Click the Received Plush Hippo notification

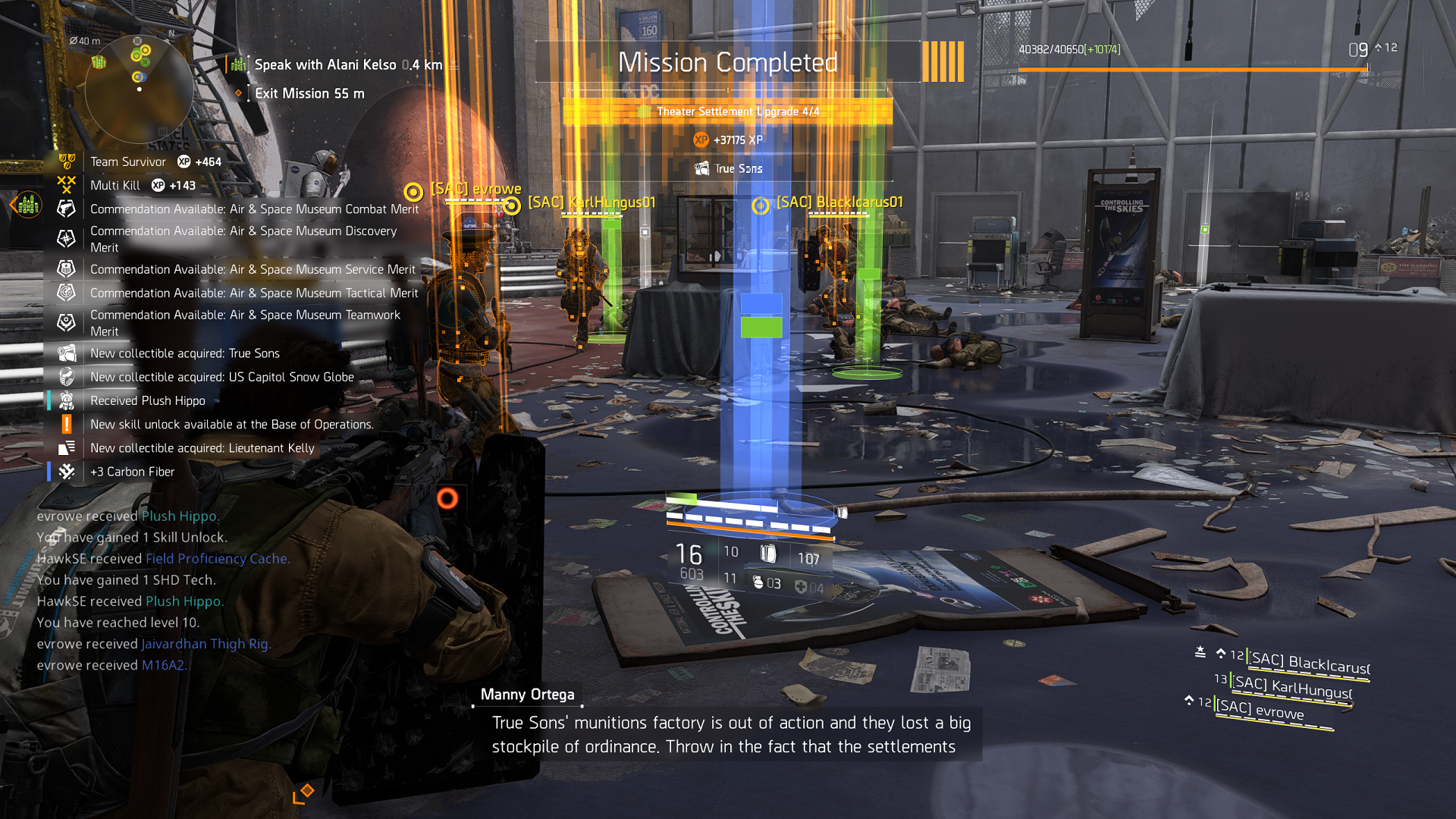[147, 400]
